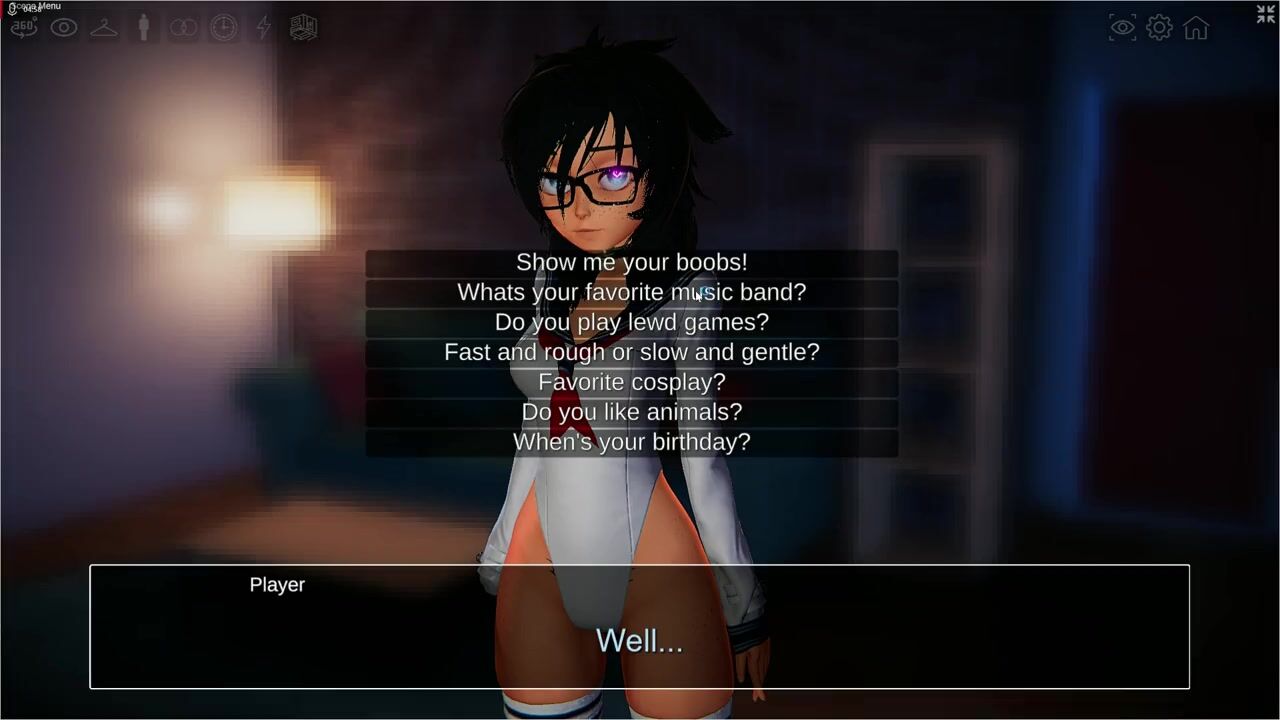
Task: Toggle the framed eye focus icon
Action: (1123, 28)
